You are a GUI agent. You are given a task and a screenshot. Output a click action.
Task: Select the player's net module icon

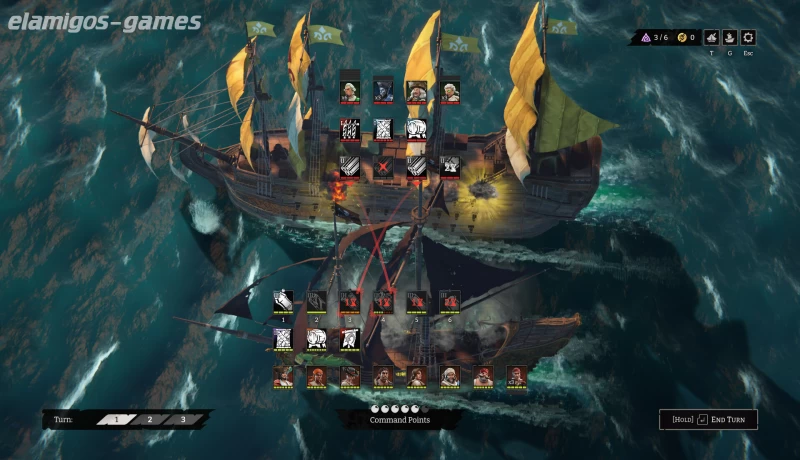283,338
